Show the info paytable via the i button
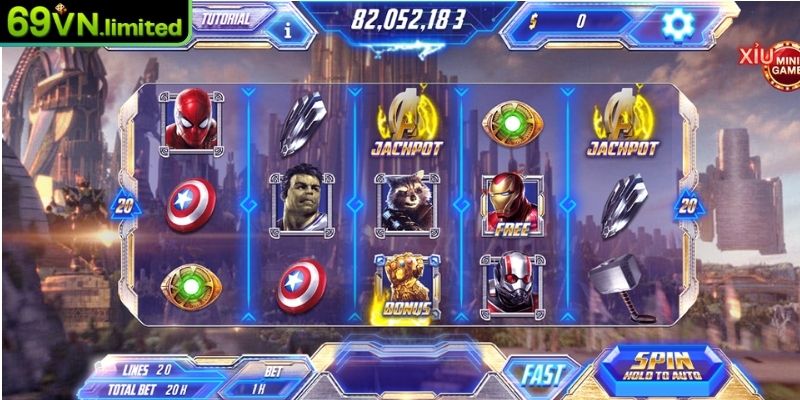This screenshot has width=800, height=400. tap(288, 28)
